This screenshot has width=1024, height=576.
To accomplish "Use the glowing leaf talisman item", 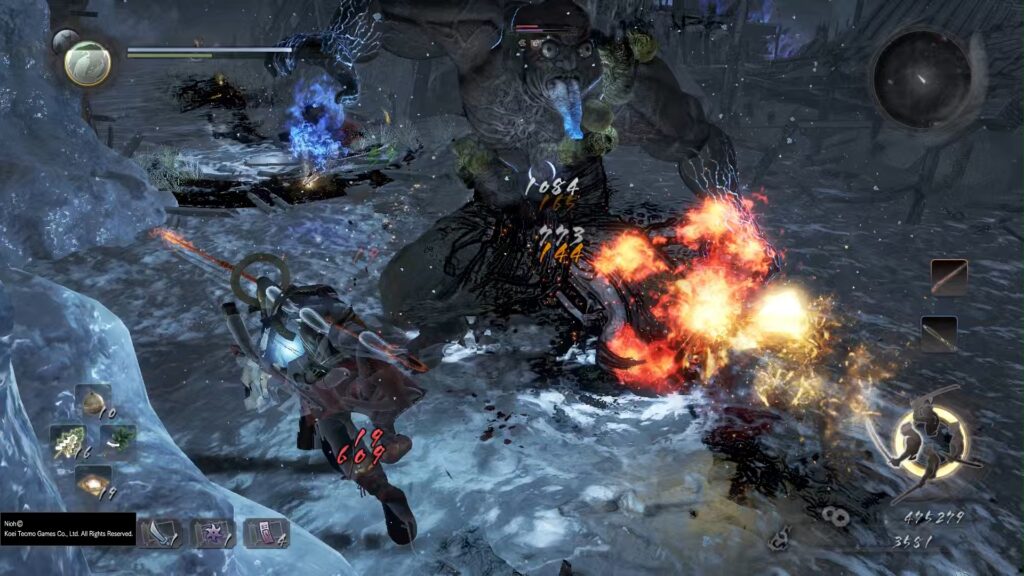I will coord(69,442).
